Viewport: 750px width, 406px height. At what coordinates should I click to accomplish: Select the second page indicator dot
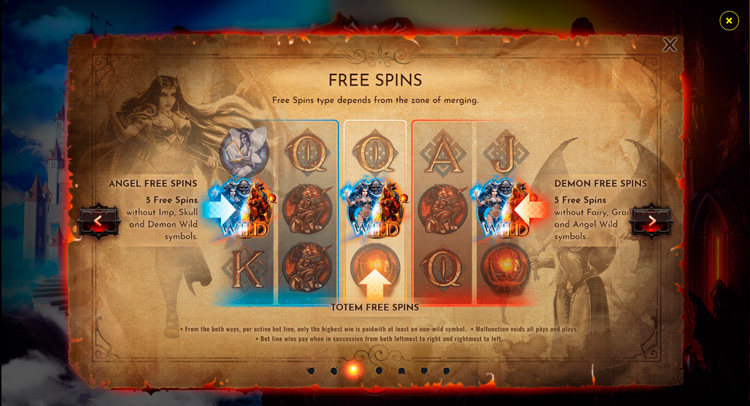coord(334,371)
